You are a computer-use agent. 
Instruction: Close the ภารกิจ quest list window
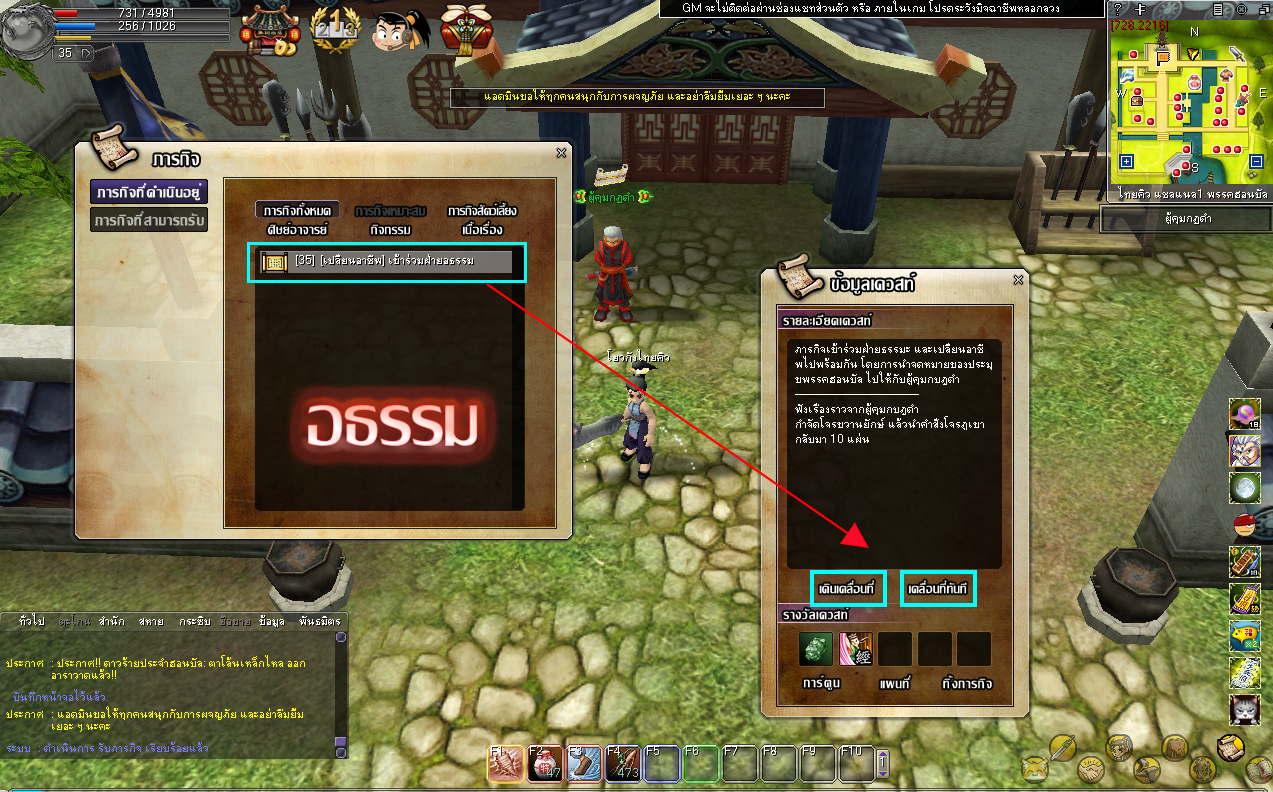pyautogui.click(x=561, y=153)
